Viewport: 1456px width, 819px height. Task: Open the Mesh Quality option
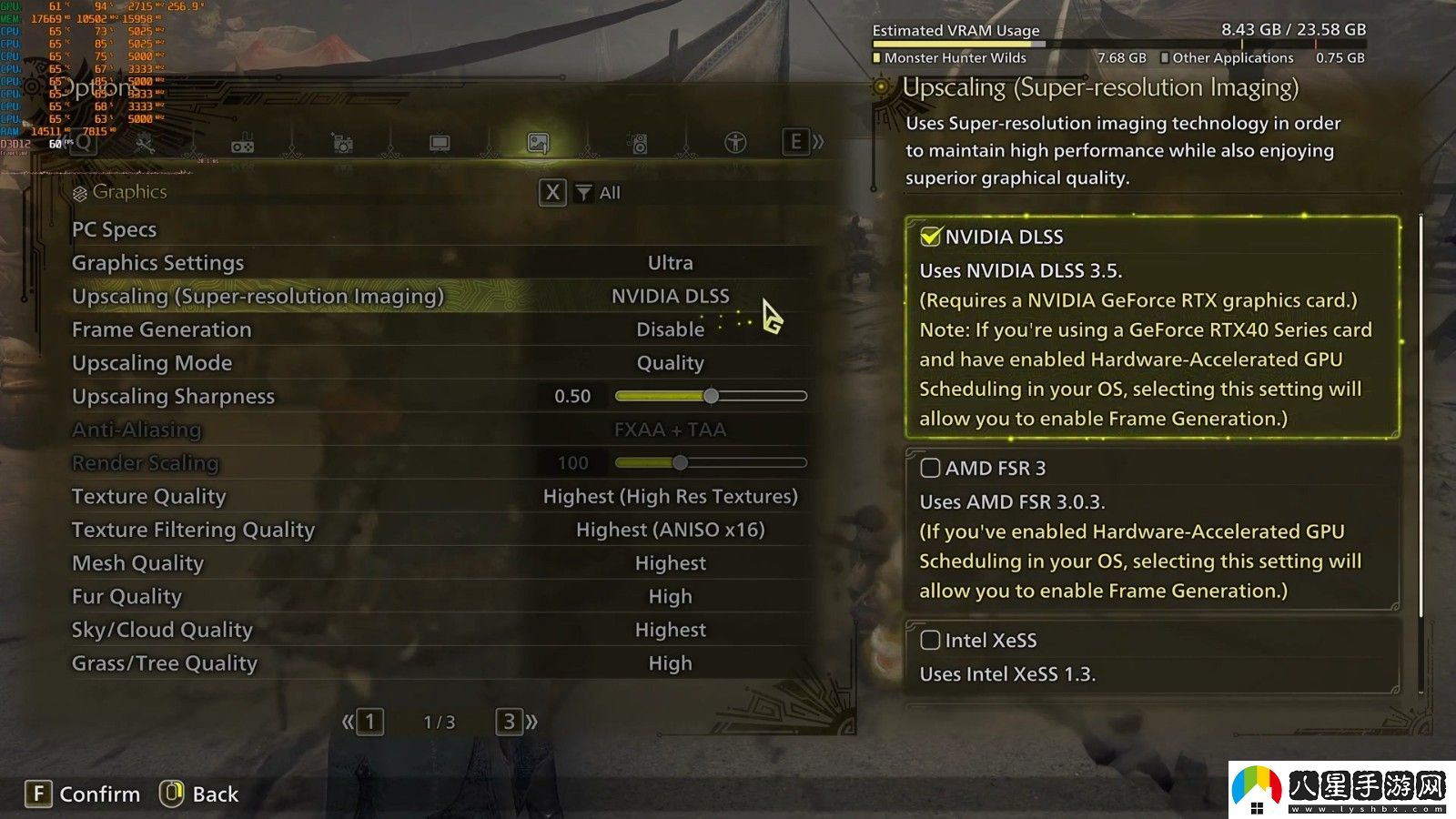[x=437, y=563]
